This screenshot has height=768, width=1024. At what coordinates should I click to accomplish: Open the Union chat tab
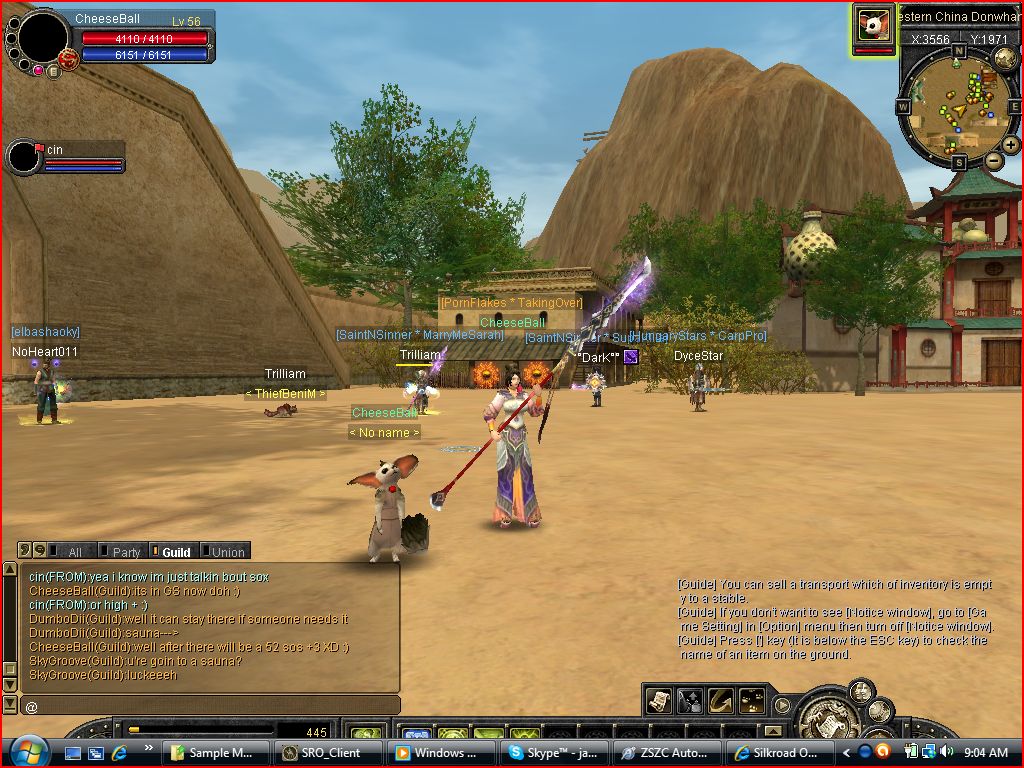(223, 551)
